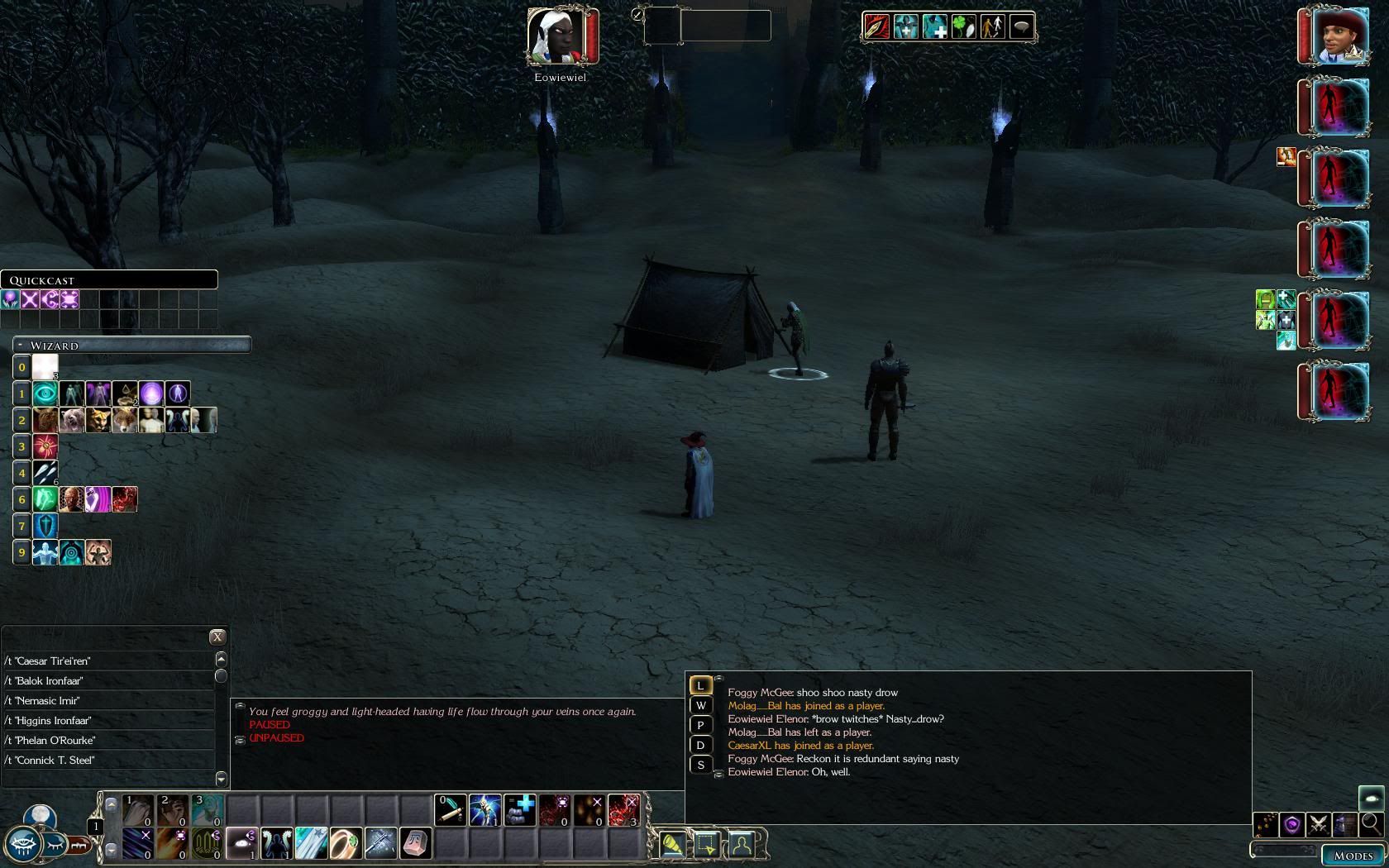Choose the /t "Caesar Tir'ei'ren" tell entry
The width and height of the screenshot is (1389, 868).
[x=107, y=661]
